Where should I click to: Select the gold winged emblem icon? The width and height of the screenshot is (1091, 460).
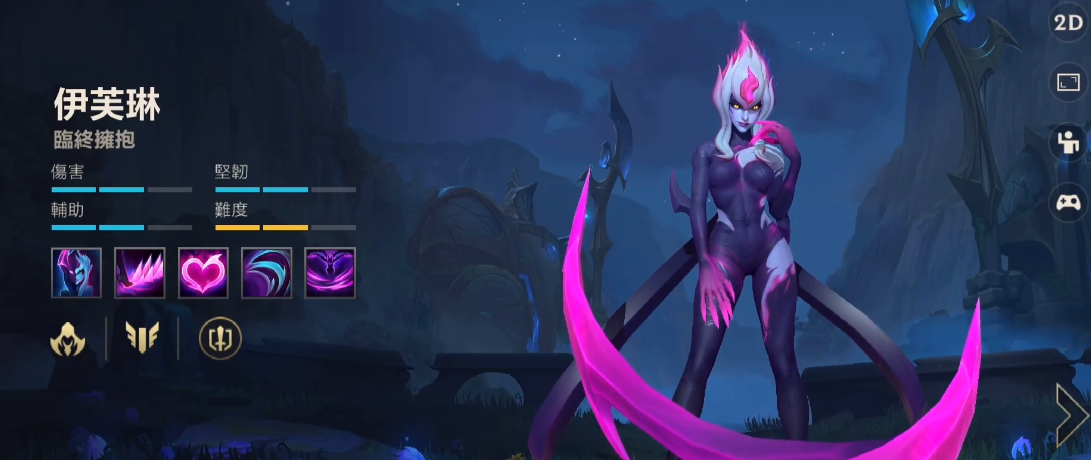click(142, 339)
